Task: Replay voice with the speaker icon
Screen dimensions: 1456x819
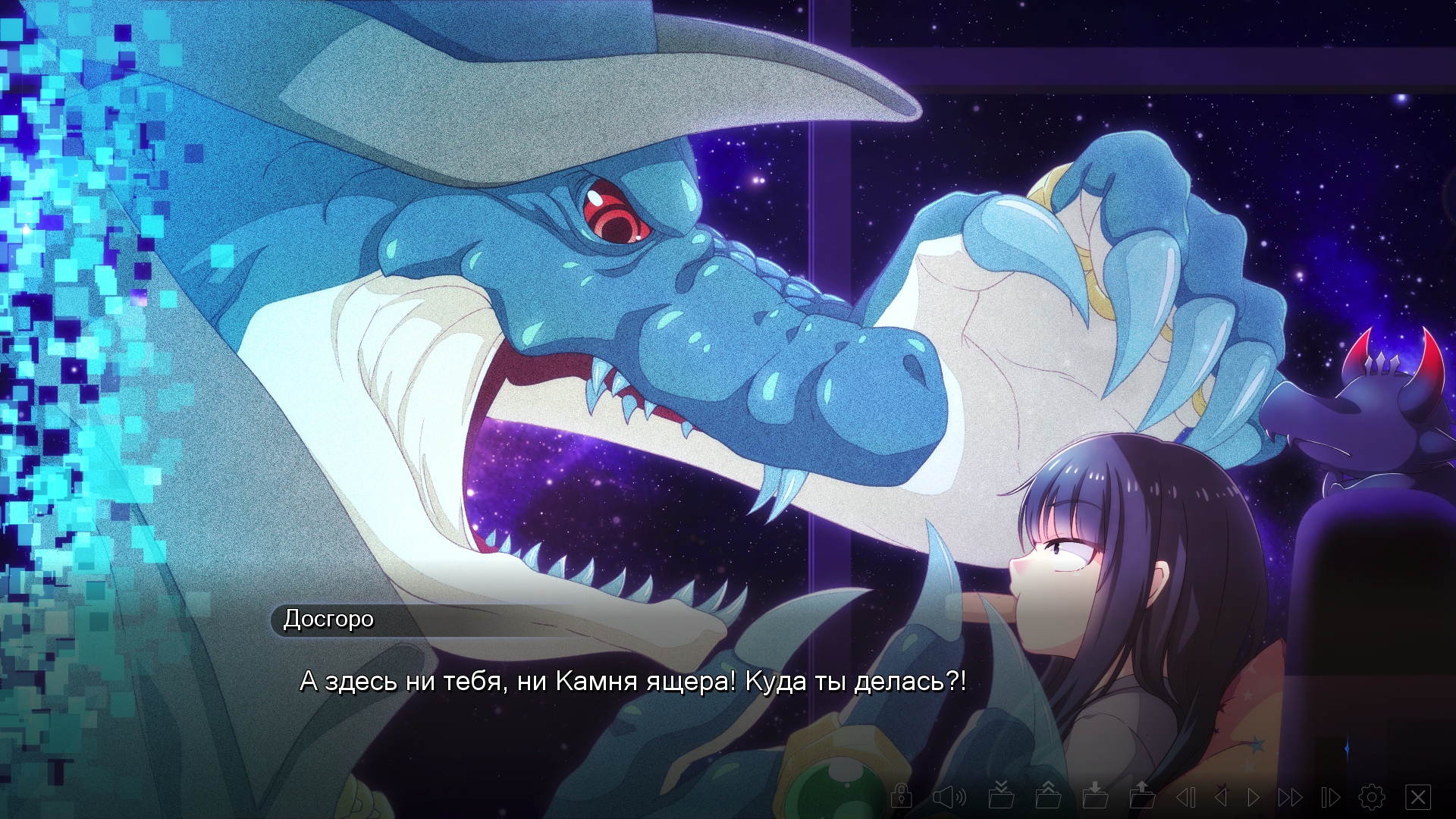Action: pos(949,796)
